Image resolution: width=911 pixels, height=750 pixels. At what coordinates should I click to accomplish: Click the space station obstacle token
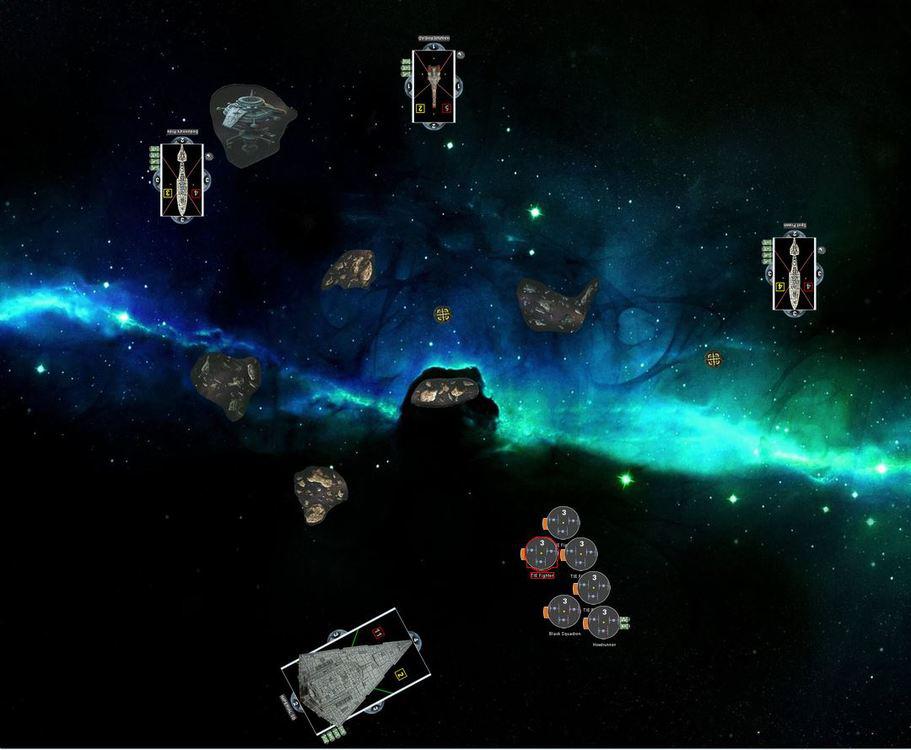tap(250, 121)
